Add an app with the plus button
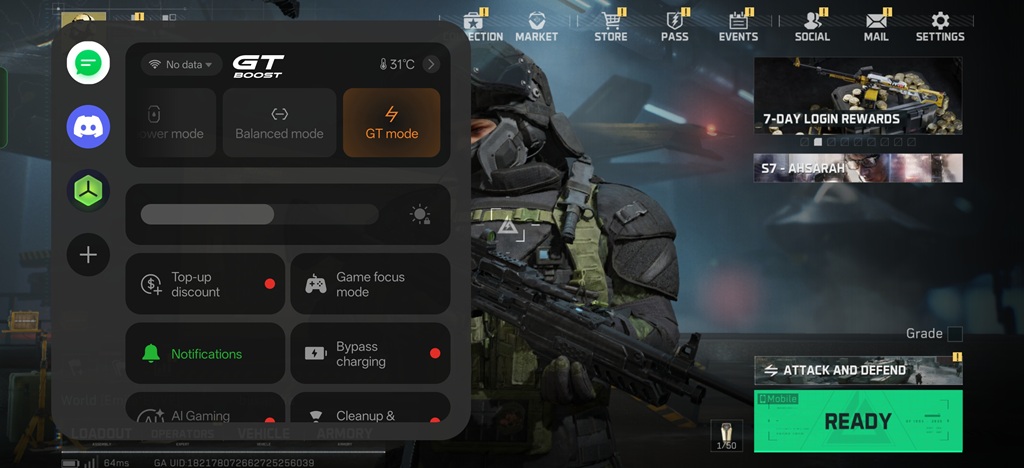This screenshot has width=1024, height=468. click(x=88, y=255)
